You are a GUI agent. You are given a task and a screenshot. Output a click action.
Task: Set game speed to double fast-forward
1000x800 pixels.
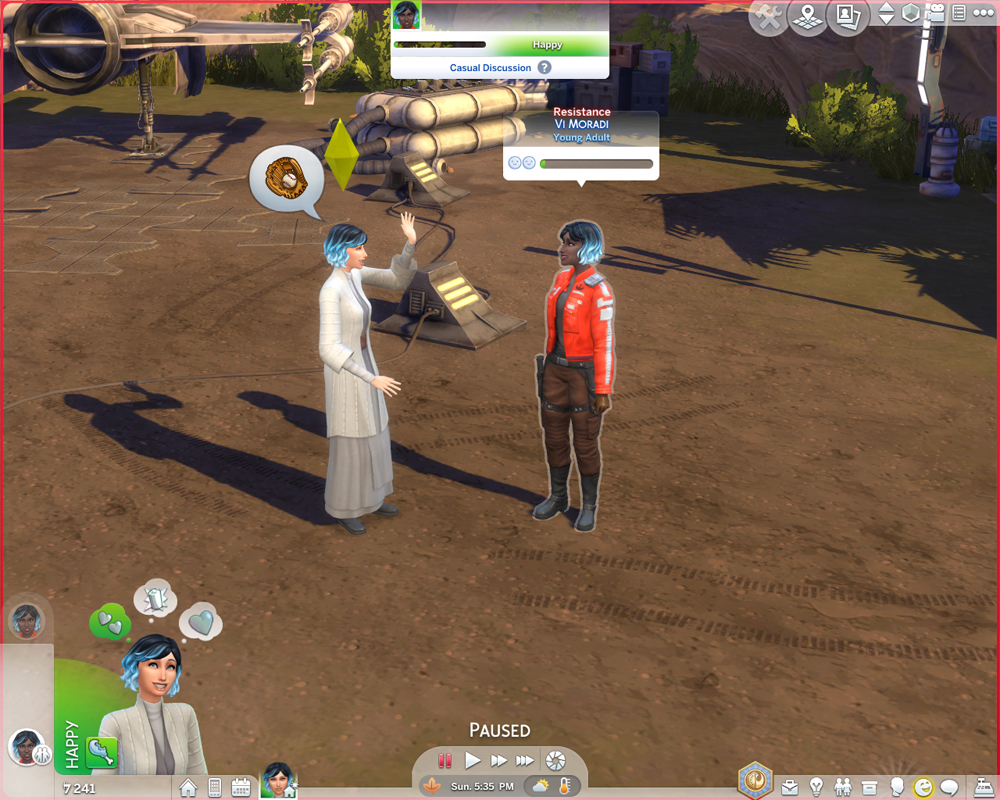coord(499,761)
